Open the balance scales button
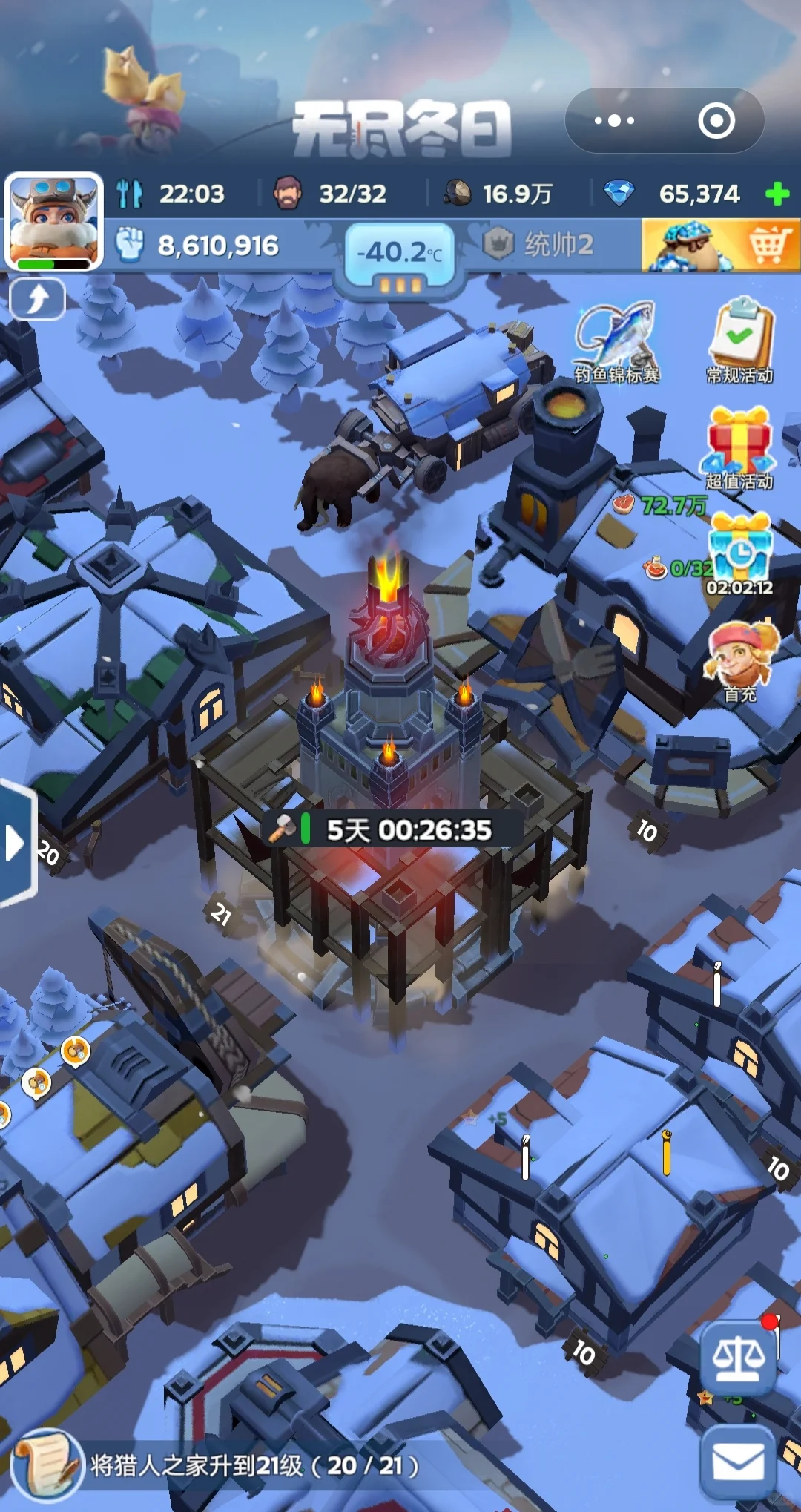The width and height of the screenshot is (801, 1512). (738, 1359)
